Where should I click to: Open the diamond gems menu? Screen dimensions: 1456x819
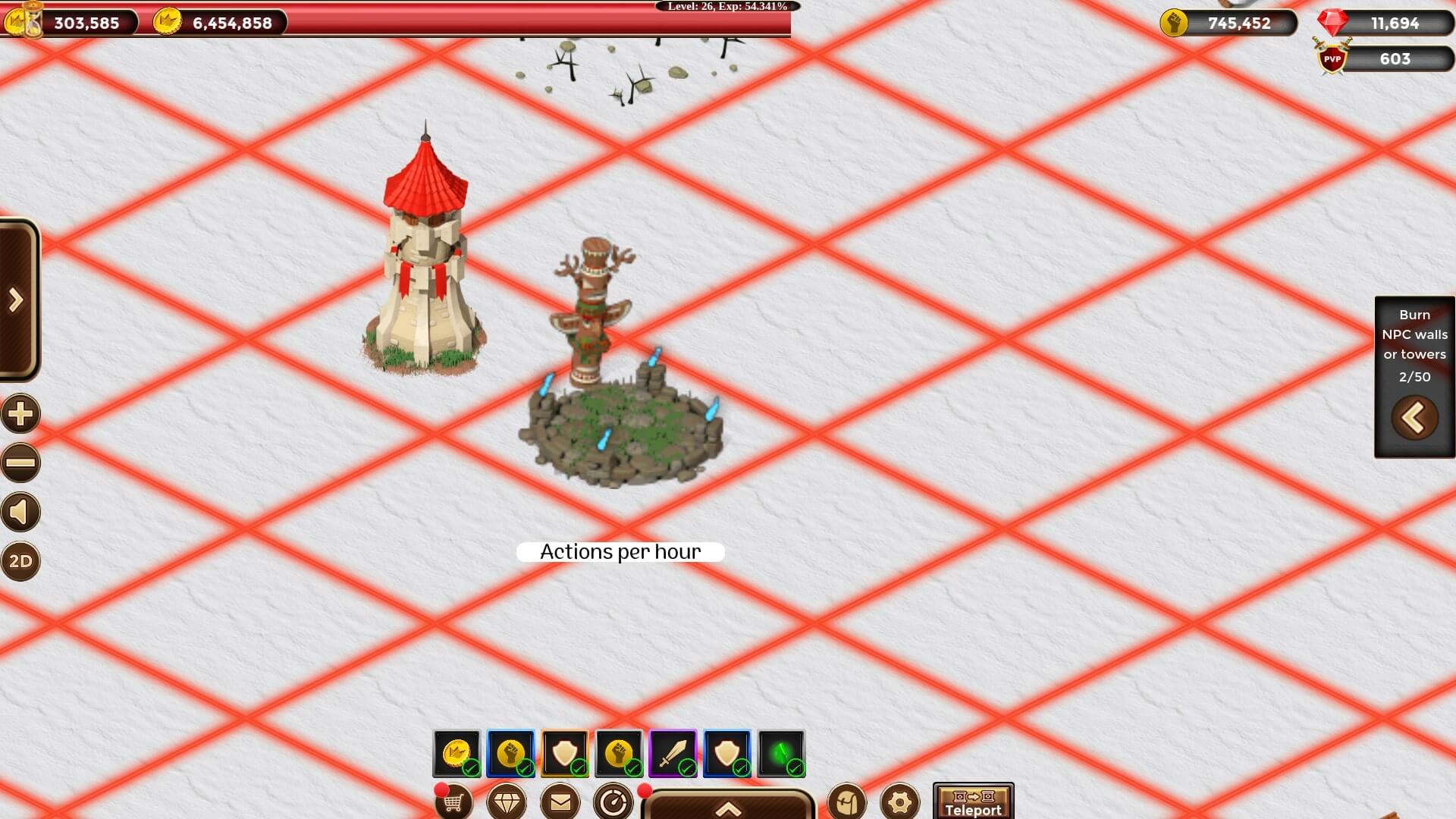click(507, 802)
